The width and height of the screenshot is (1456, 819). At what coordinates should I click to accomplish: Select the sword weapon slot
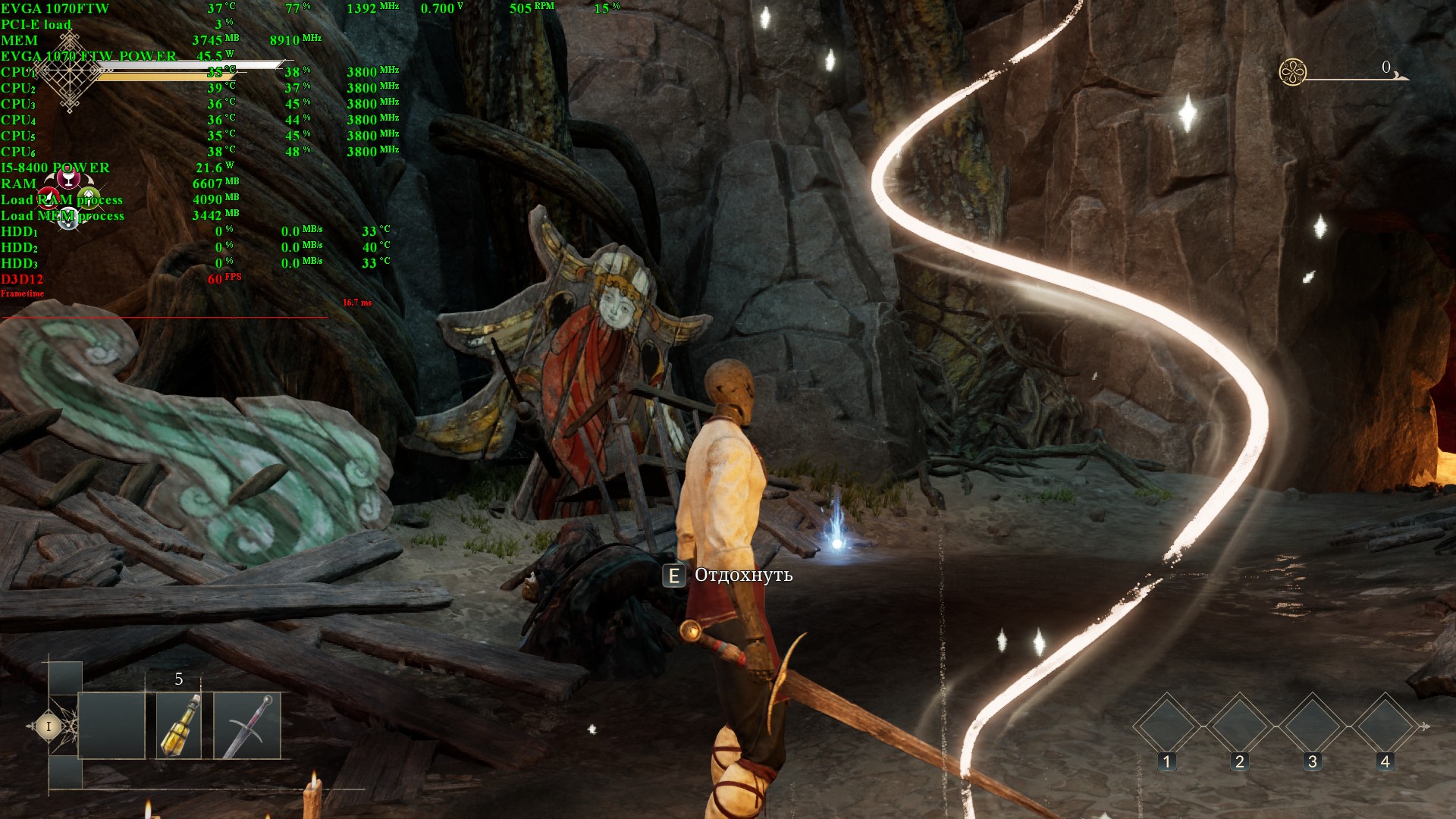coord(247,726)
